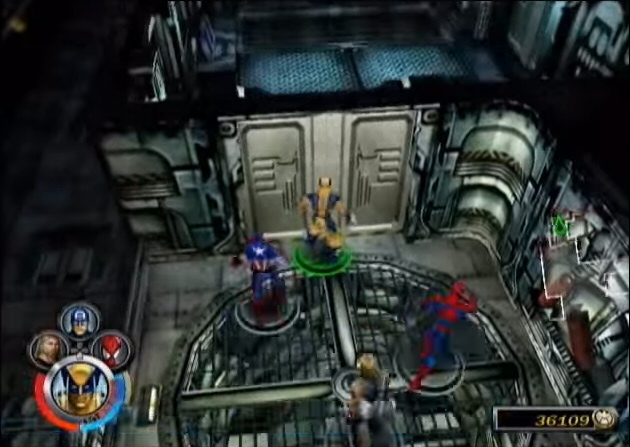
Task: Click the S.H.I.E.L.D. credits coin icon
Action: pyautogui.click(x=604, y=420)
